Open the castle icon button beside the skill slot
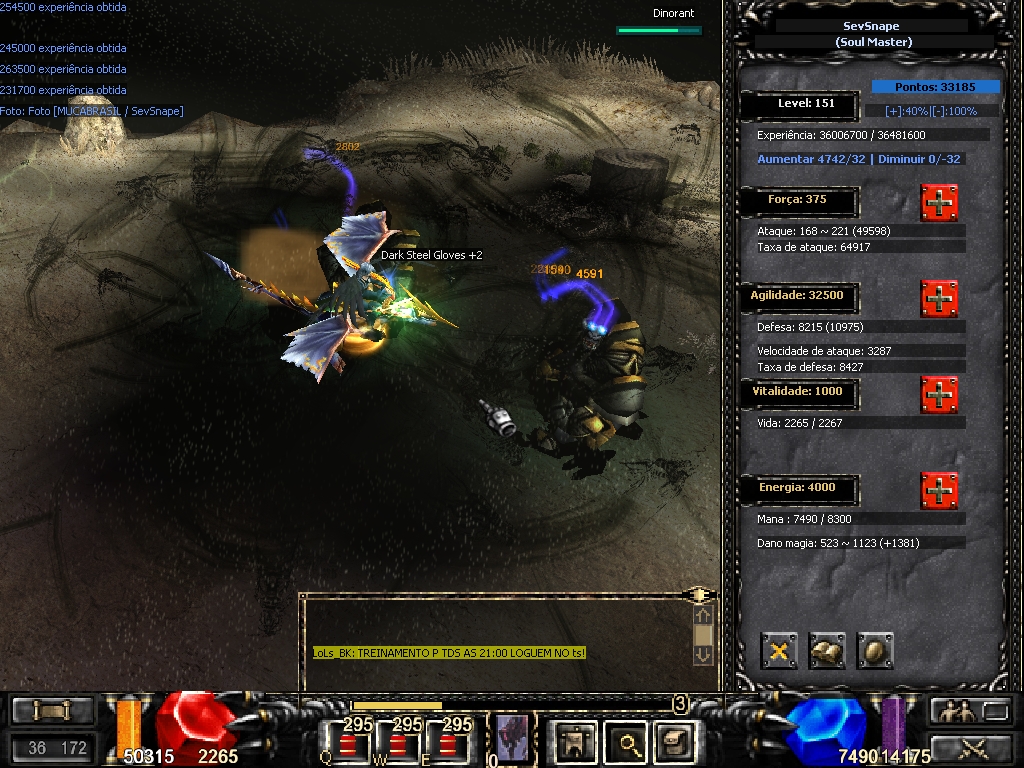This screenshot has width=1024, height=768. click(576, 741)
